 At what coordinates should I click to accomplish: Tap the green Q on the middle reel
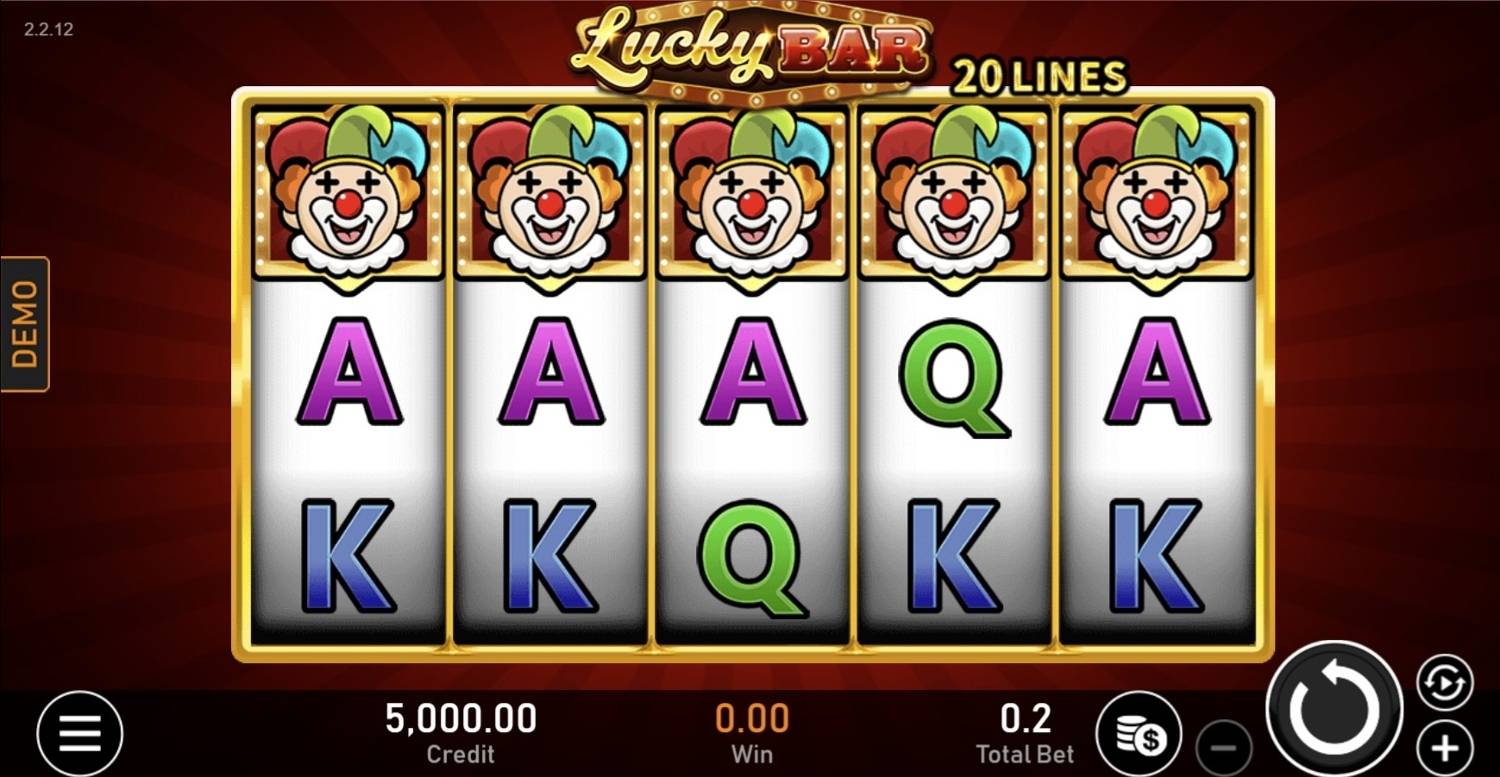tap(750, 555)
